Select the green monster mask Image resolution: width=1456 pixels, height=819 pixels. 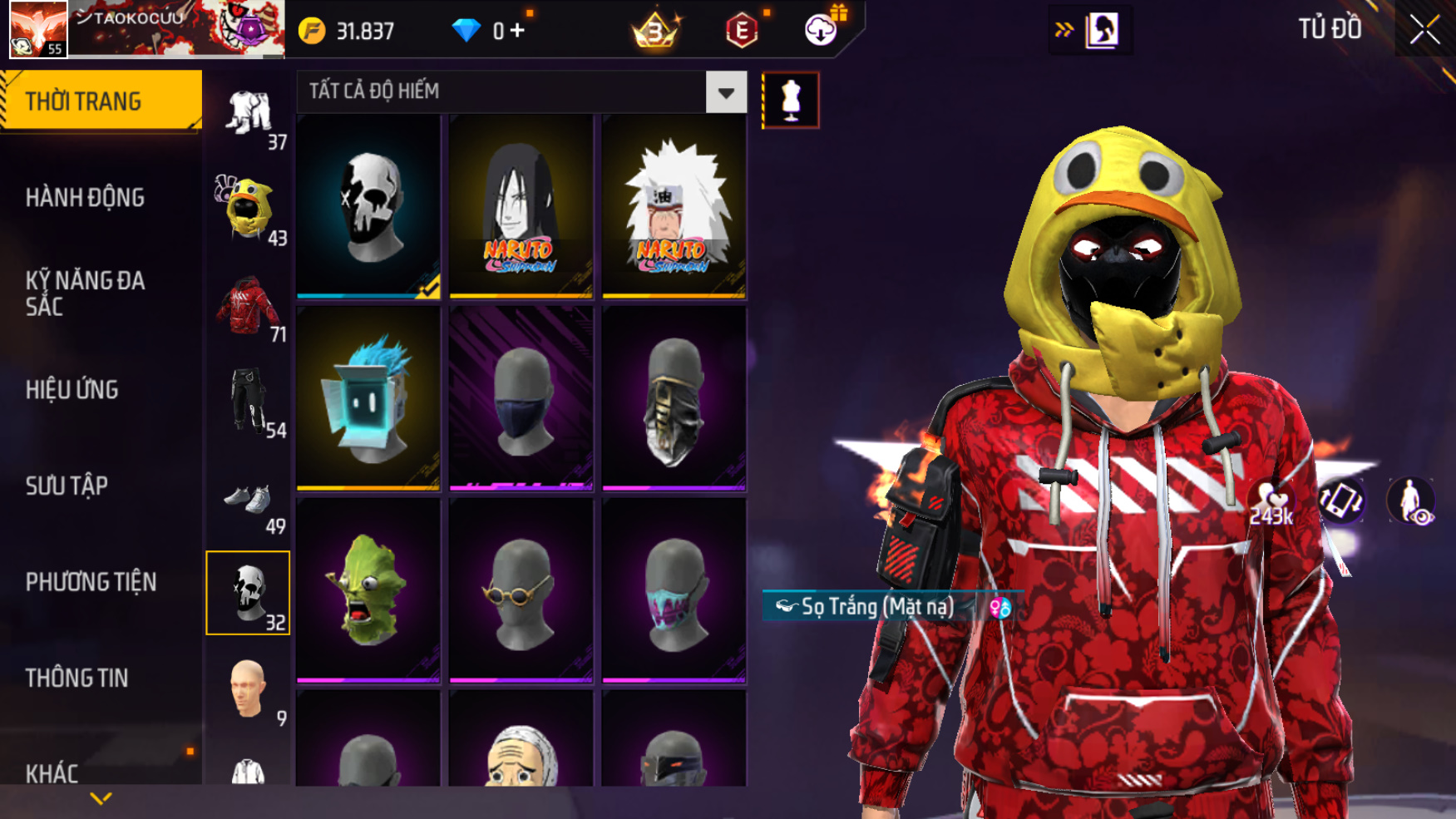point(368,590)
